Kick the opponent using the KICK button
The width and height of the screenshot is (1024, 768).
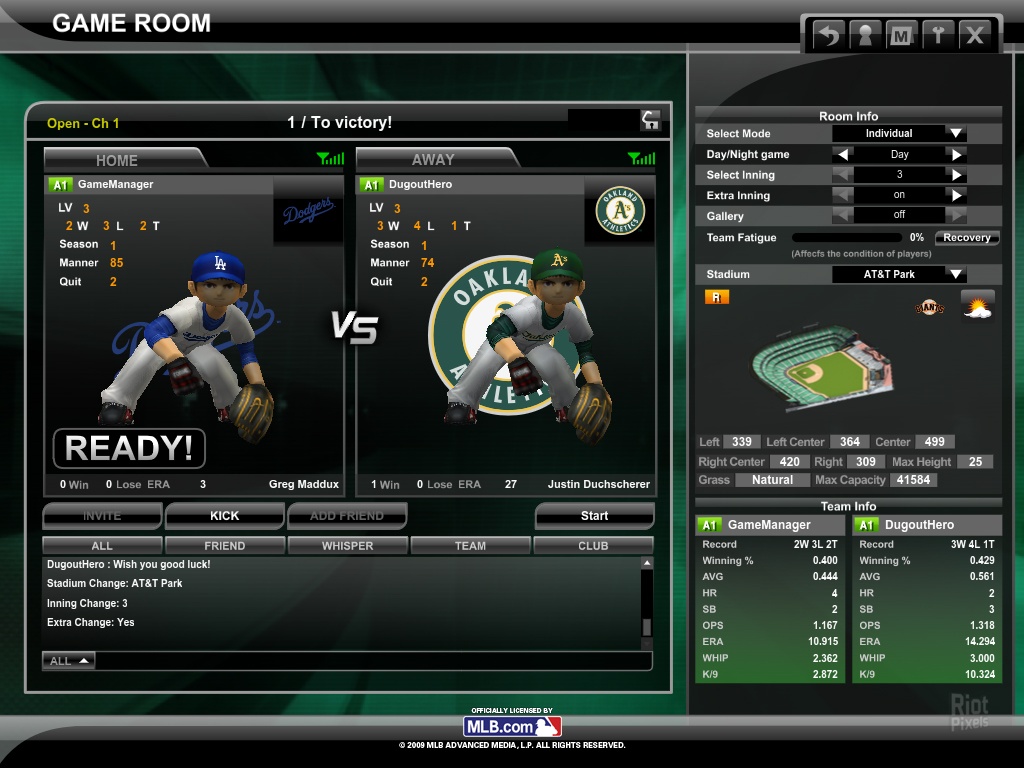(224, 516)
